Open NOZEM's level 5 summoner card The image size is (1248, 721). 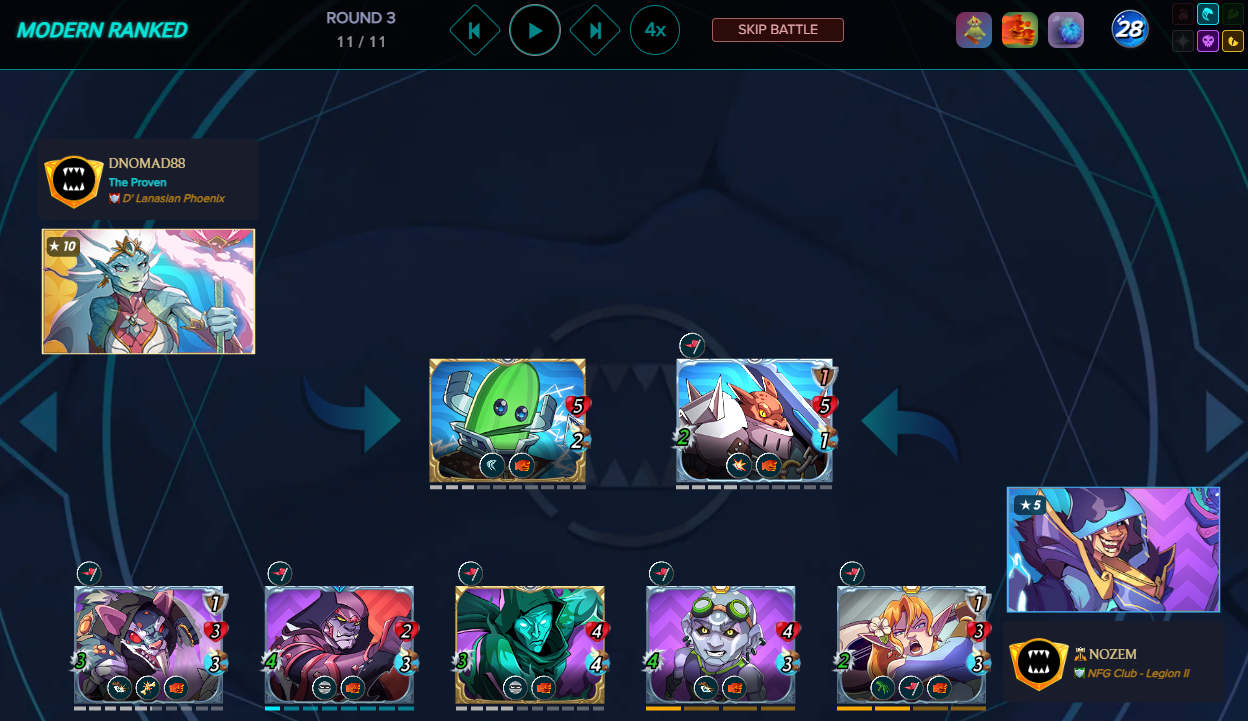(x=1113, y=549)
